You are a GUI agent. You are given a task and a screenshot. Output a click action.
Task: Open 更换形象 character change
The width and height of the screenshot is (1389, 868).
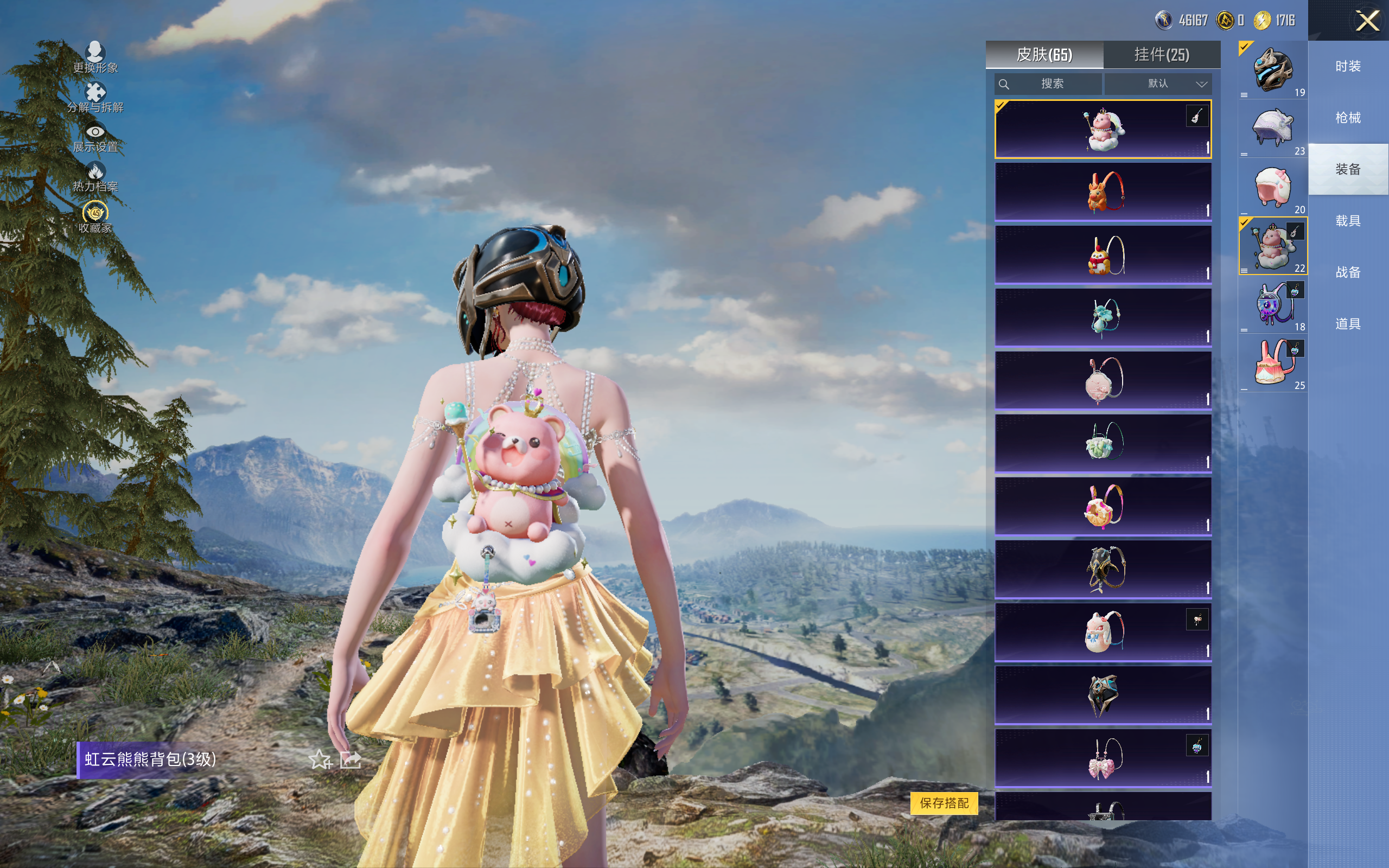coord(95,58)
